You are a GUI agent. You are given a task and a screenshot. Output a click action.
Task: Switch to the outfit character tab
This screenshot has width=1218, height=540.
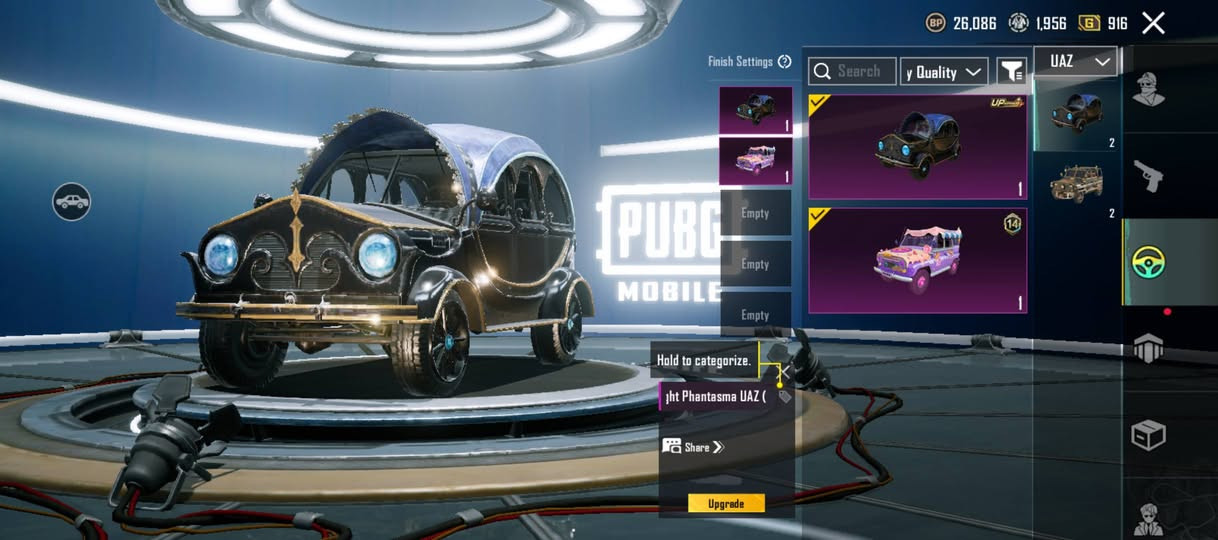pos(1148,89)
